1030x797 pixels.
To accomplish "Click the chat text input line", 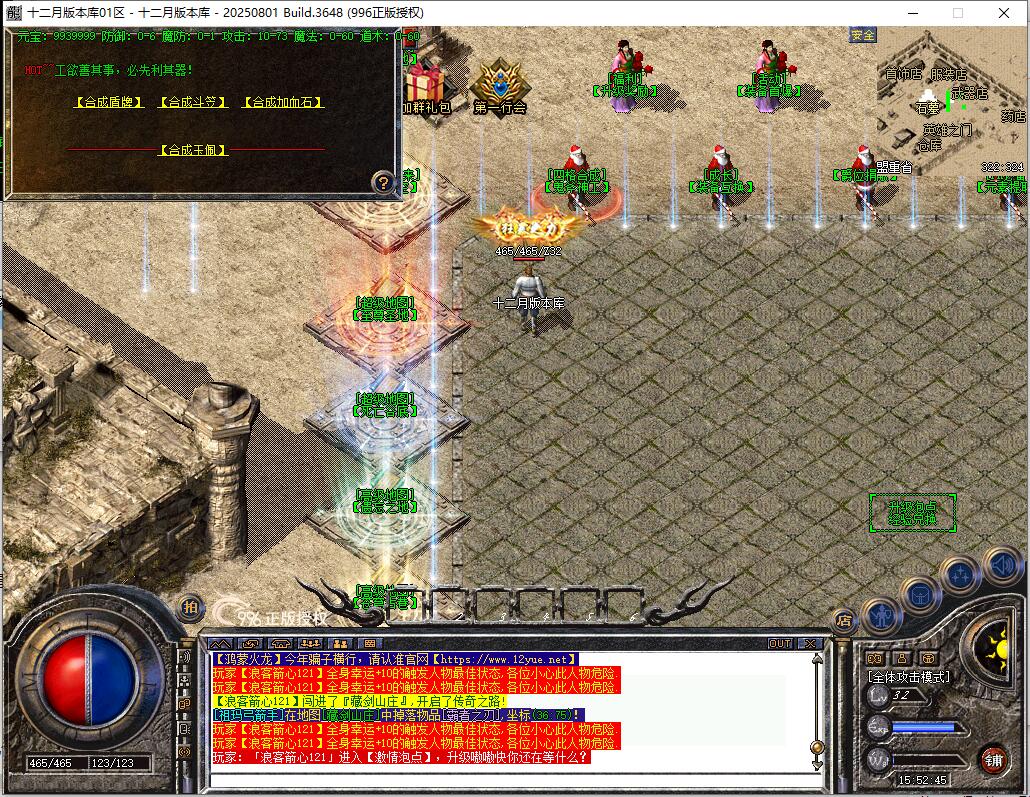I will (x=500, y=777).
